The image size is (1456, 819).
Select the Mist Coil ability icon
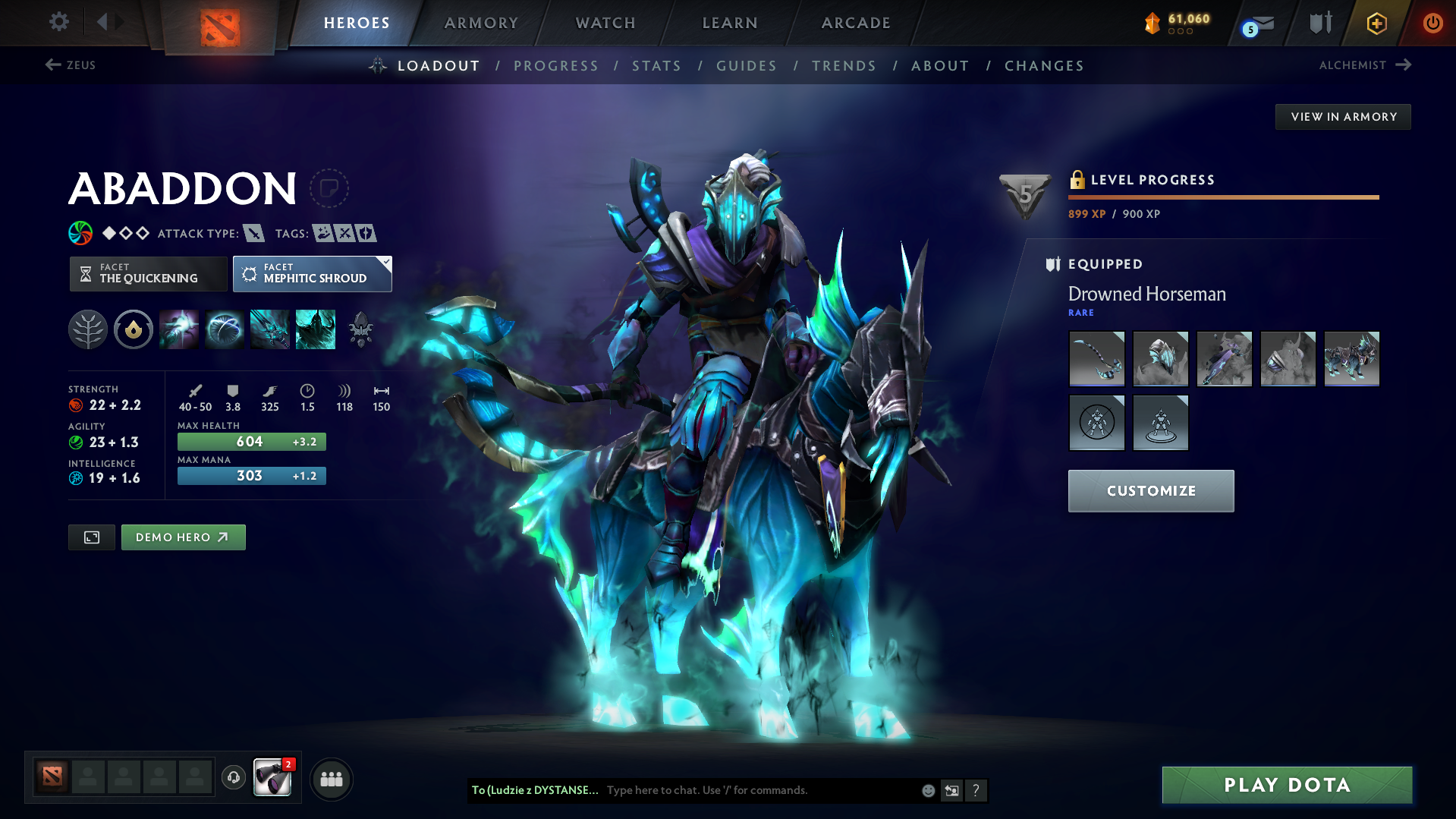[x=179, y=329]
